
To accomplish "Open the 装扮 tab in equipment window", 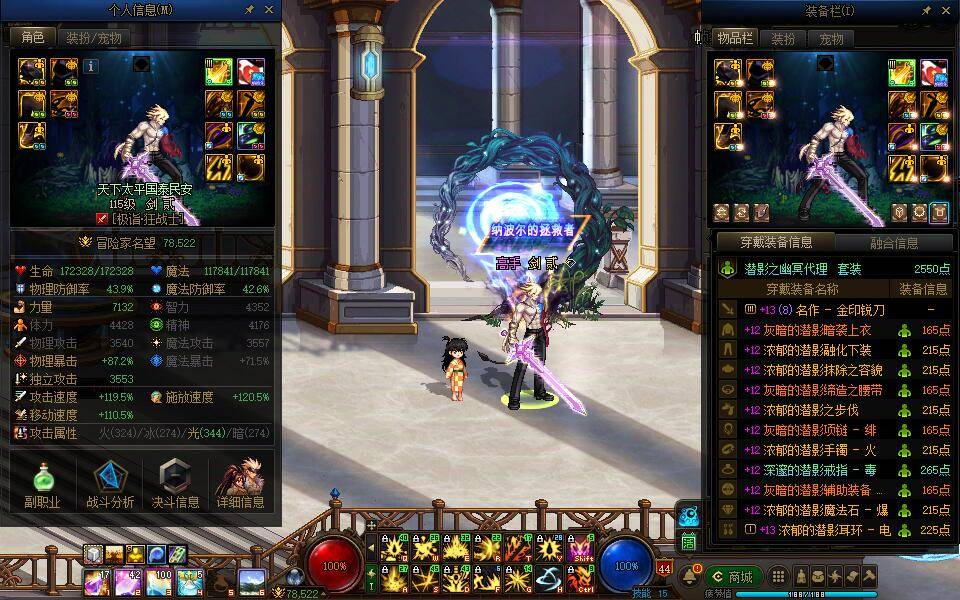I will [782, 39].
